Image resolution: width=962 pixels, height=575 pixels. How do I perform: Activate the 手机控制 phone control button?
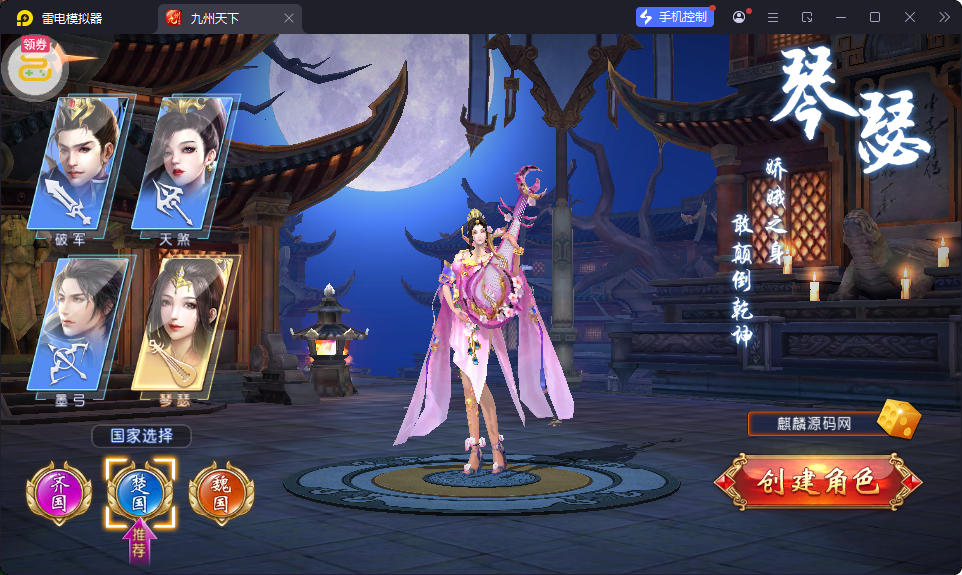tap(675, 17)
